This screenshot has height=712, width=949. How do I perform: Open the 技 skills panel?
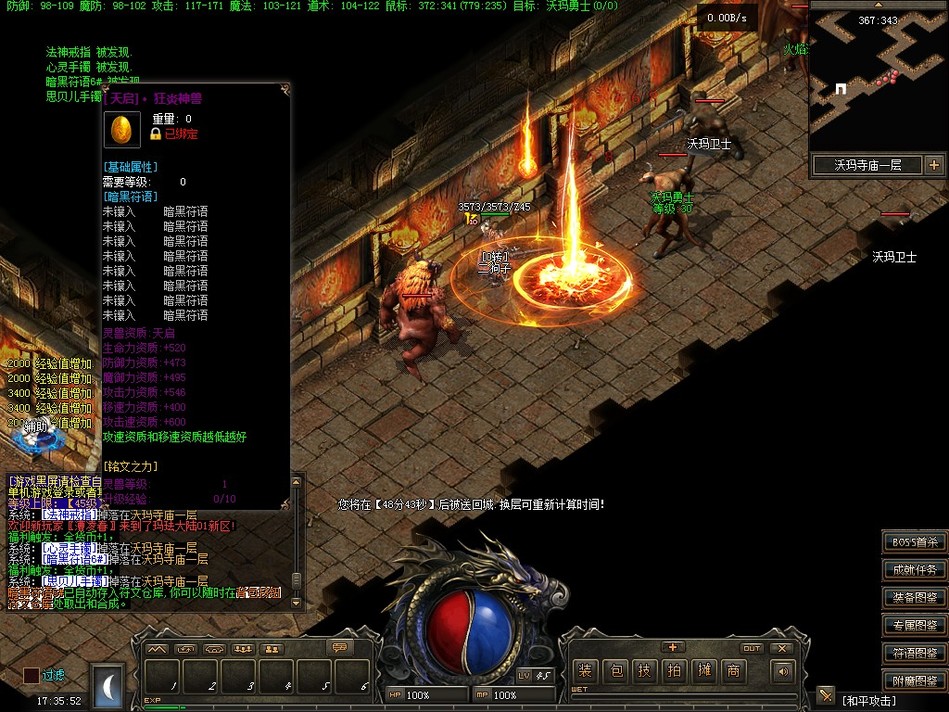coord(645,671)
